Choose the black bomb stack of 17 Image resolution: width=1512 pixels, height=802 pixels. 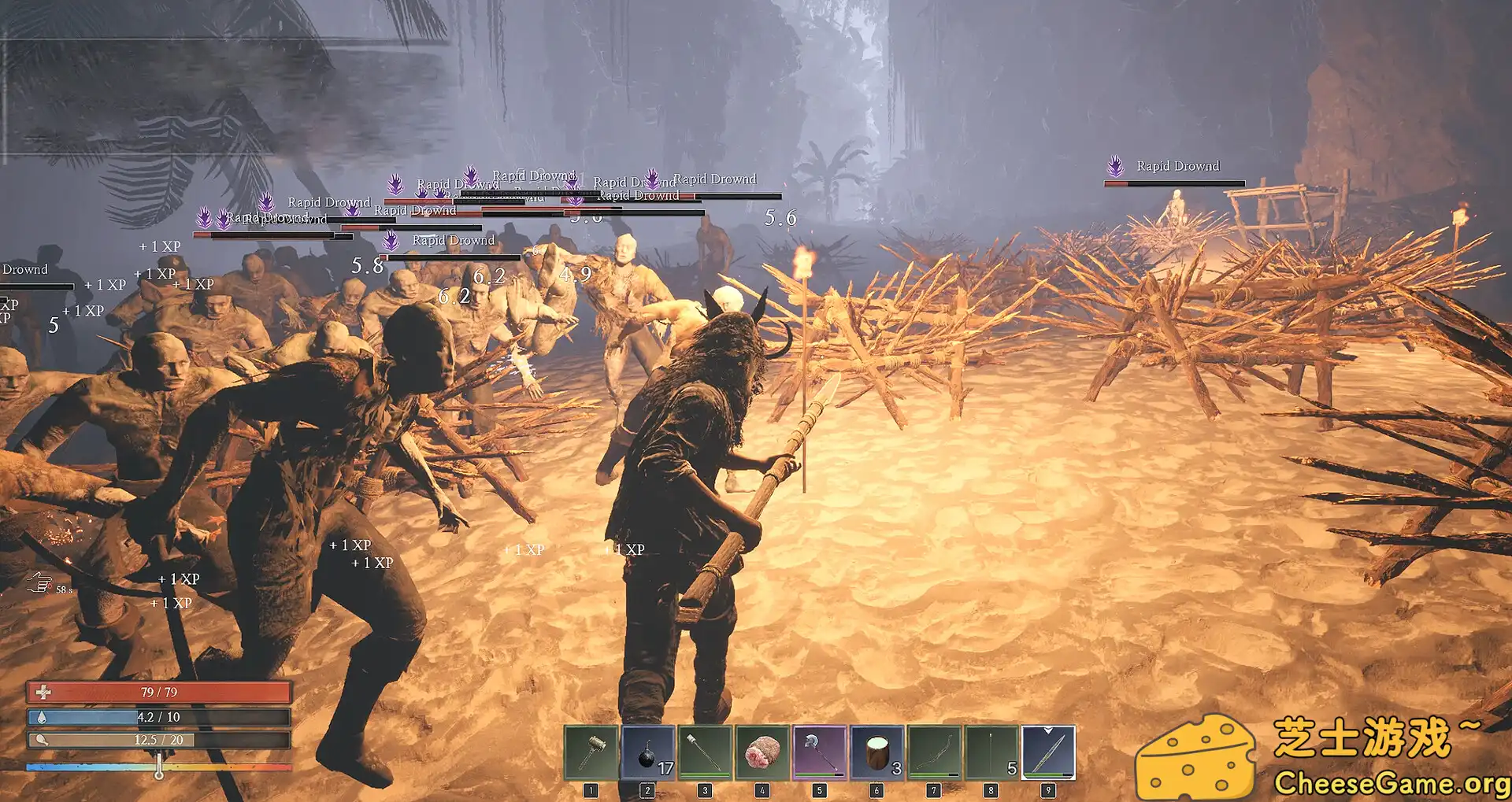(648, 752)
